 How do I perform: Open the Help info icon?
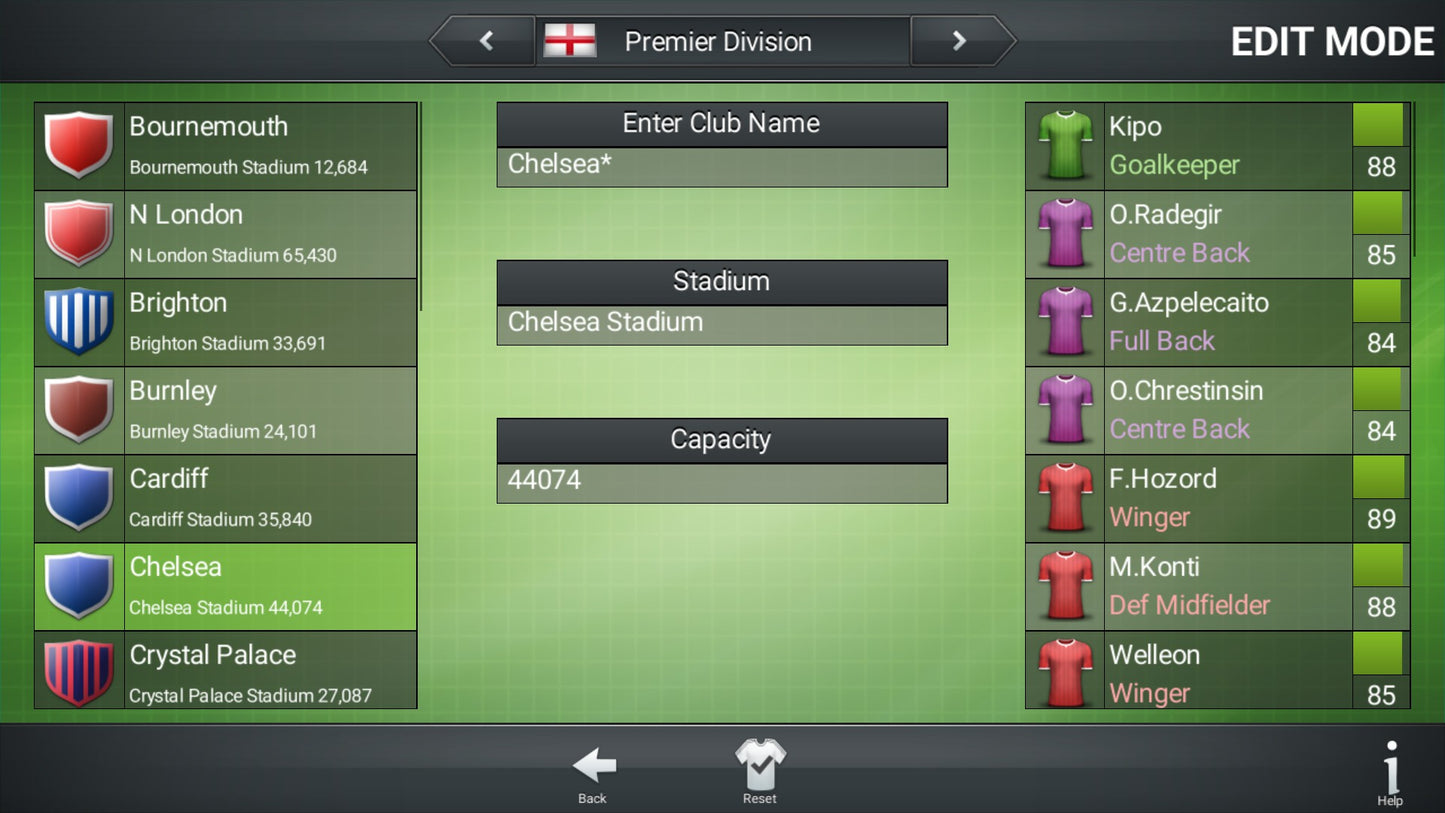coord(1390,765)
